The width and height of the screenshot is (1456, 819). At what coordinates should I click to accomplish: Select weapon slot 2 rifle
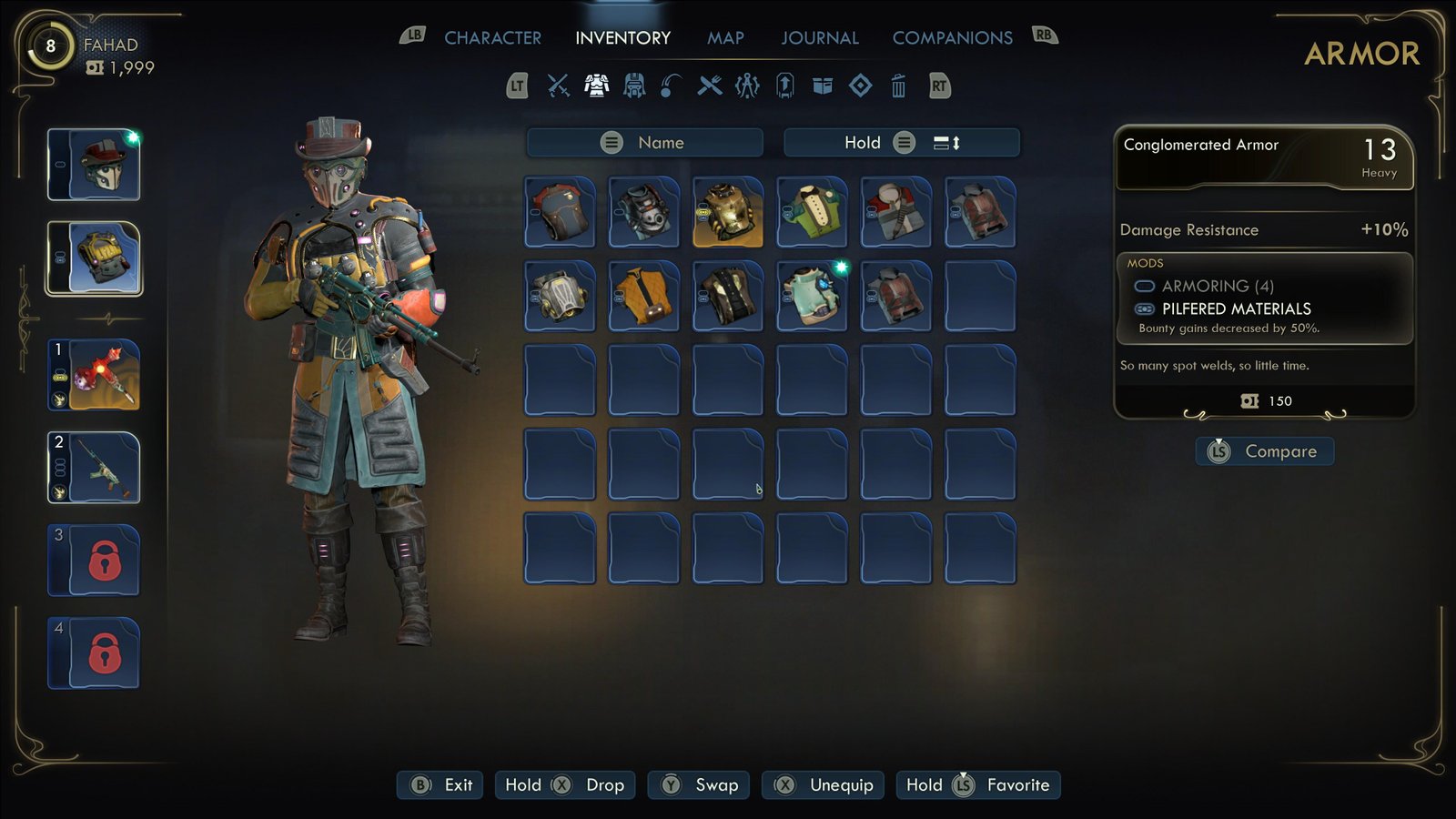(x=95, y=468)
